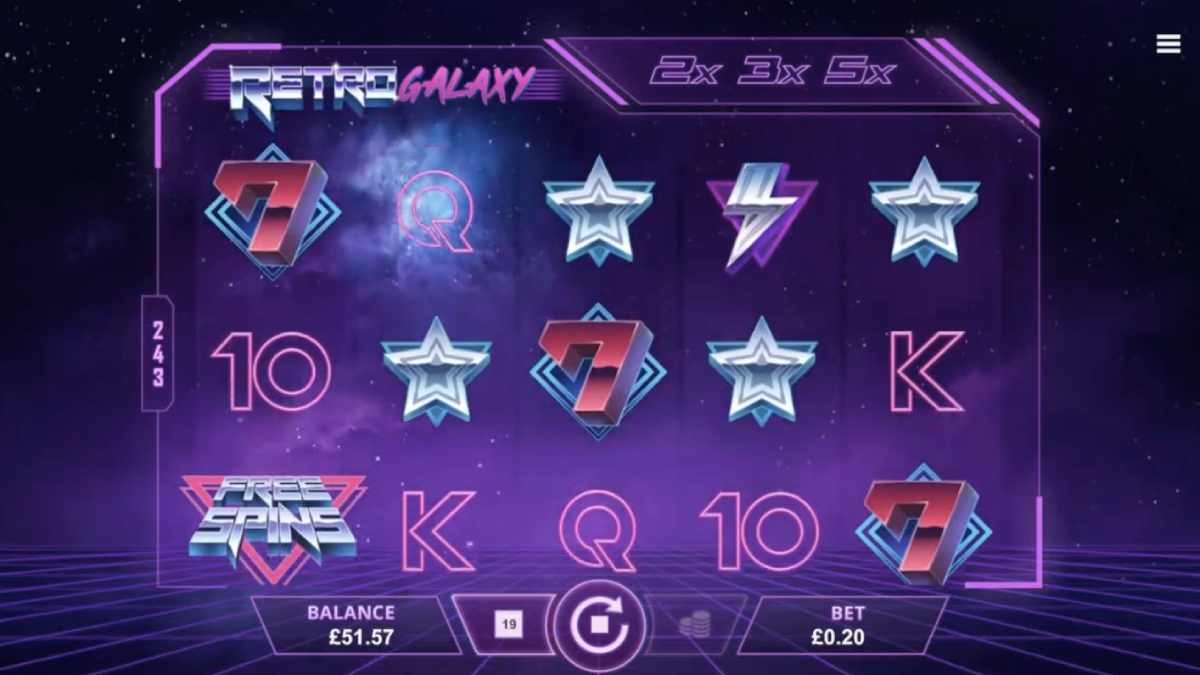
Task: Open the hamburger menu
Action: (1168, 44)
